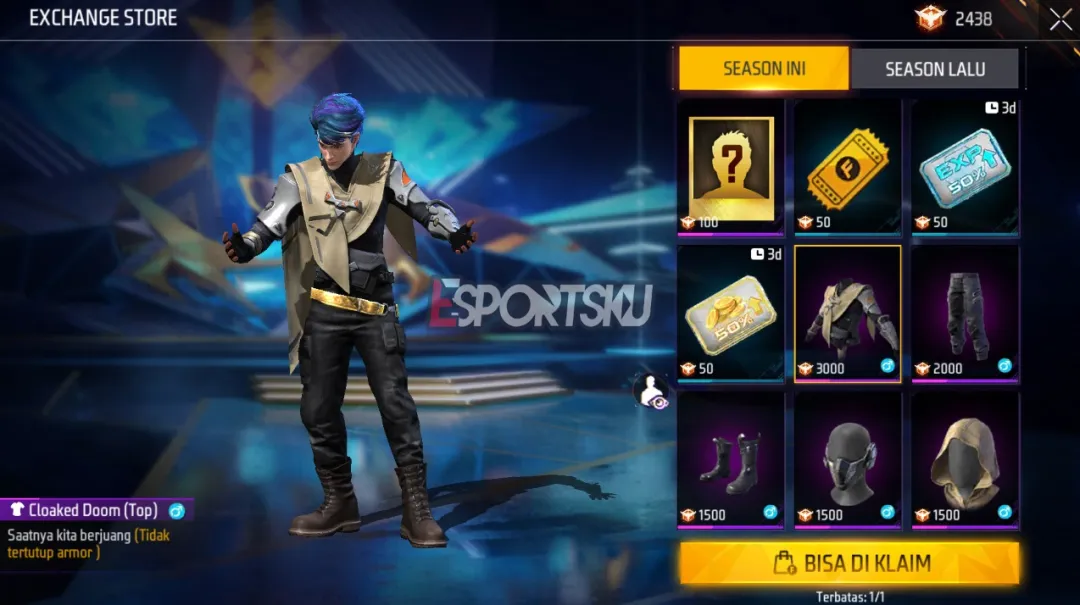Viewport: 1080px width, 605px height.
Task: Open the Season Lalu tab
Action: point(934,69)
